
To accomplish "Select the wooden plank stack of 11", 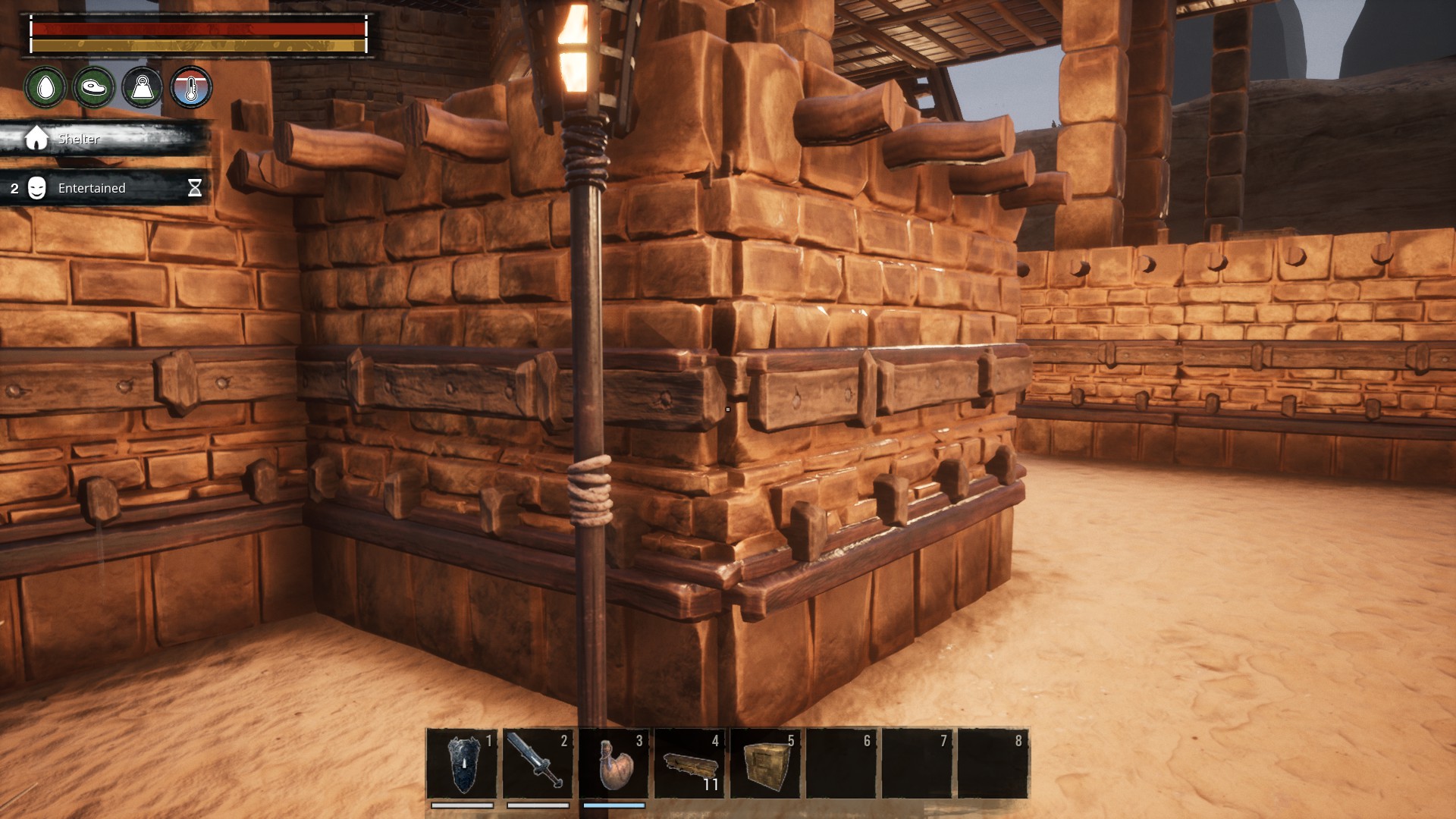I will pyautogui.click(x=689, y=764).
